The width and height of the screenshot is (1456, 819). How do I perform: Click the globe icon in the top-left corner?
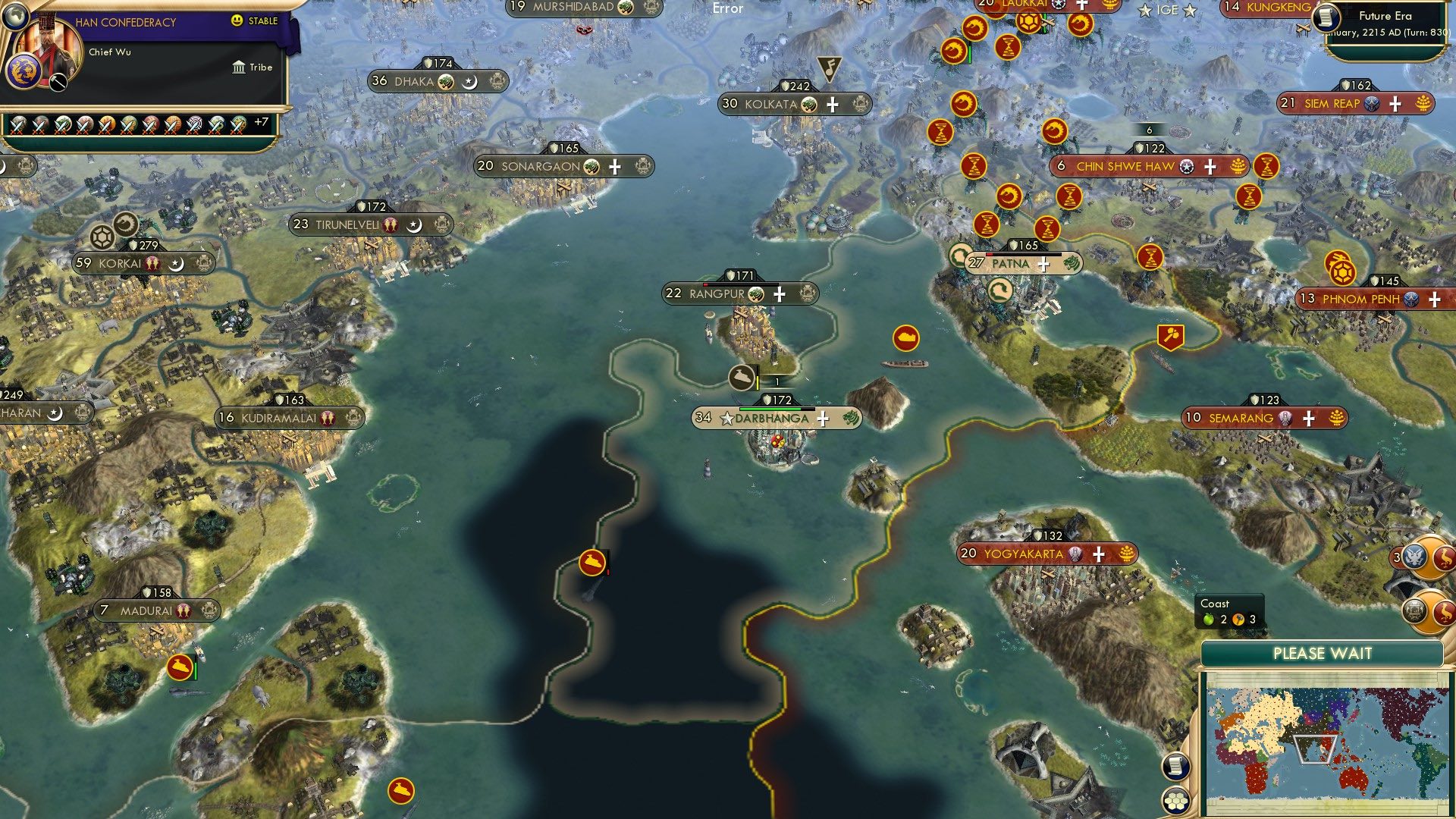pyautogui.click(x=15, y=17)
